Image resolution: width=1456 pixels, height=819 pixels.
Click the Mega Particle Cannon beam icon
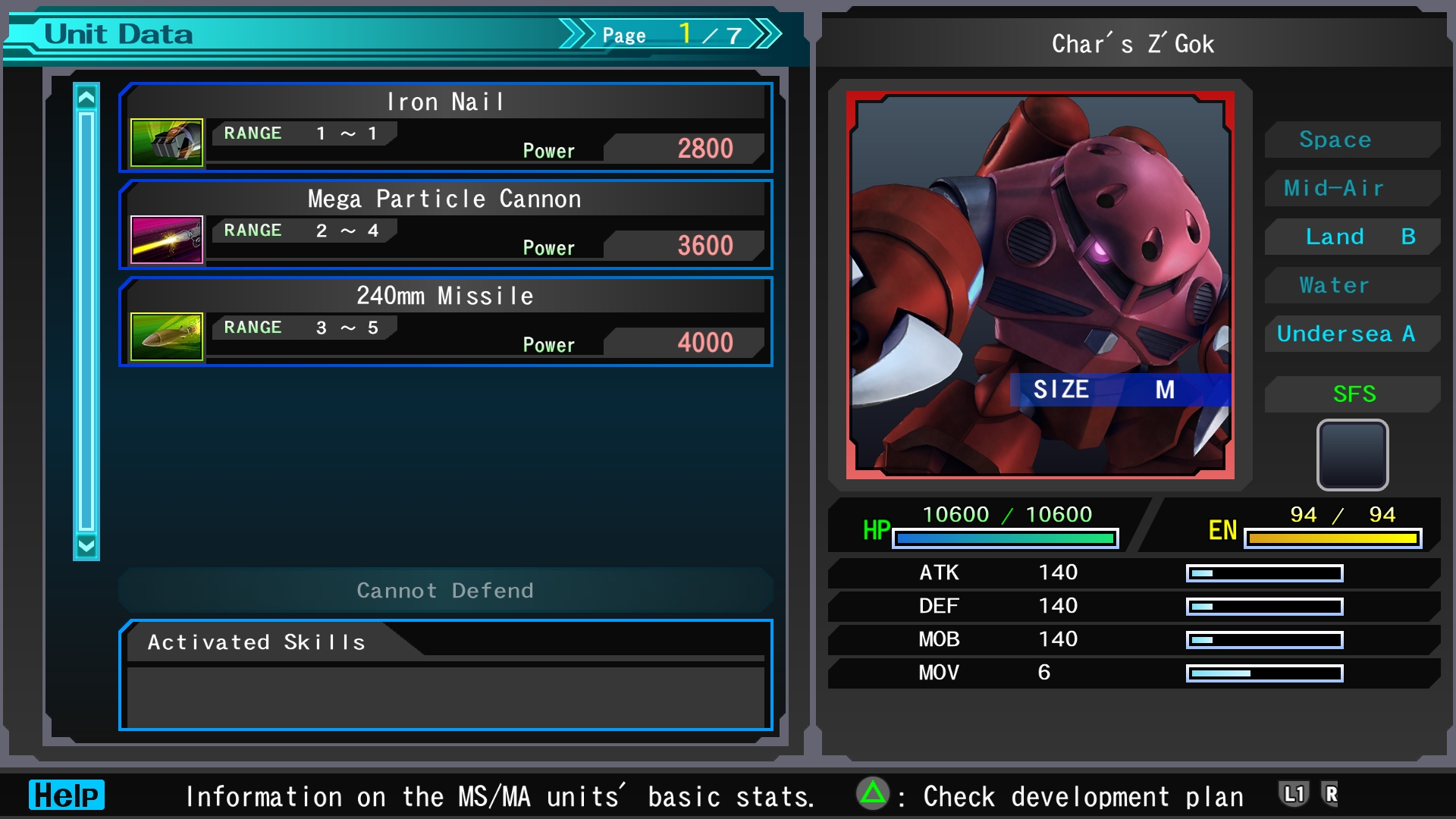tap(167, 239)
